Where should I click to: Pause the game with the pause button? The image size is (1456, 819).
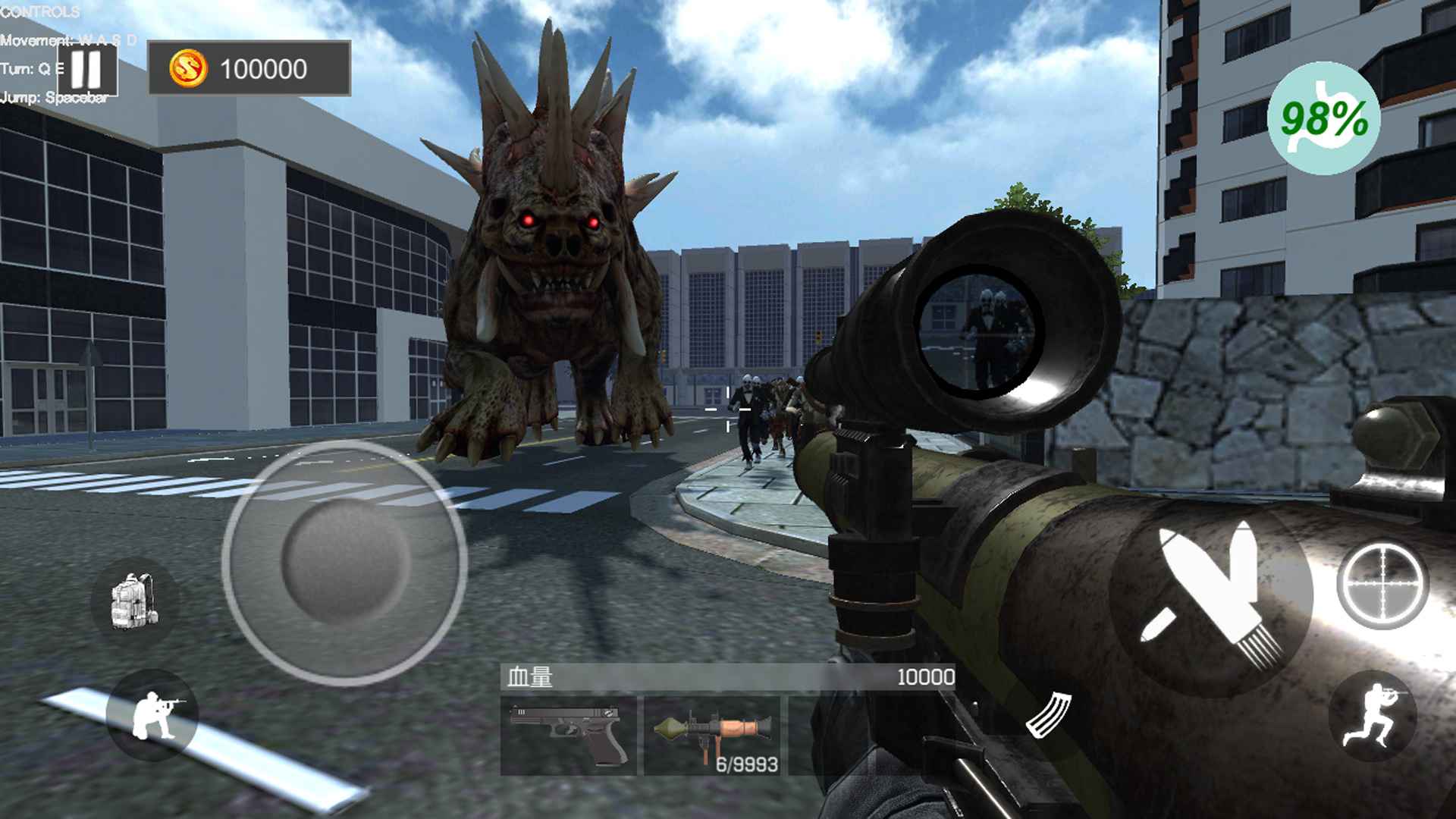pyautogui.click(x=86, y=69)
